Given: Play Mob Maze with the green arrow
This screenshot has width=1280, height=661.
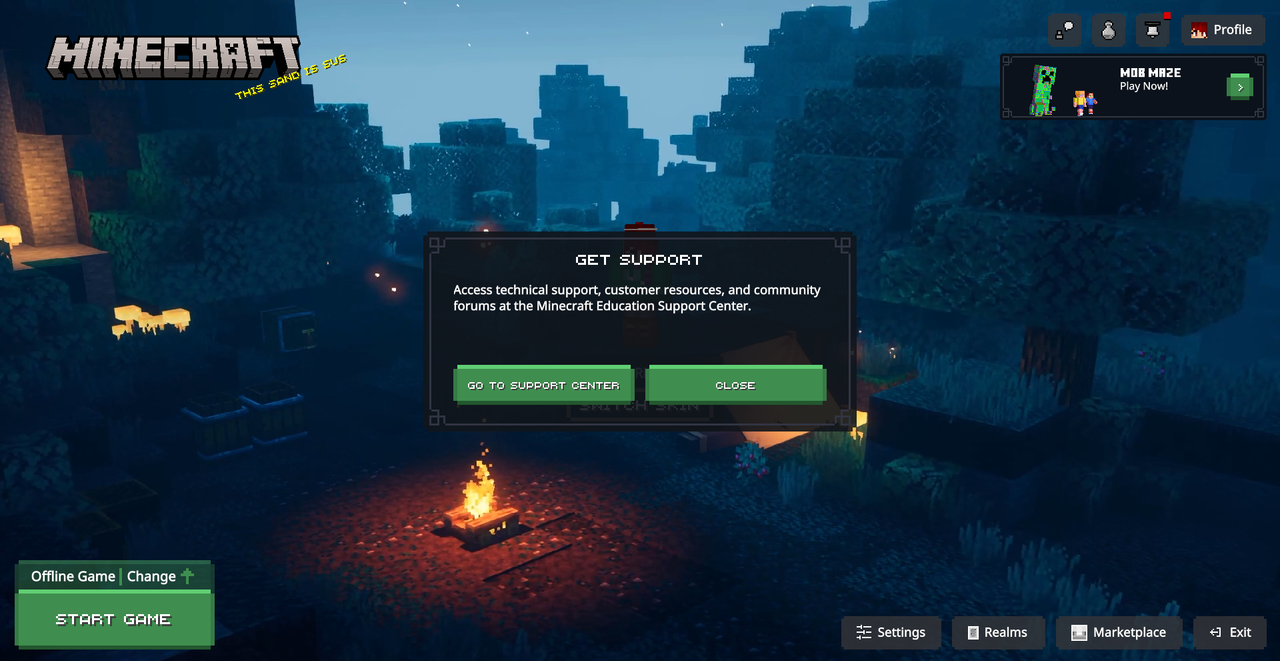Looking at the screenshot, I should pyautogui.click(x=1239, y=87).
